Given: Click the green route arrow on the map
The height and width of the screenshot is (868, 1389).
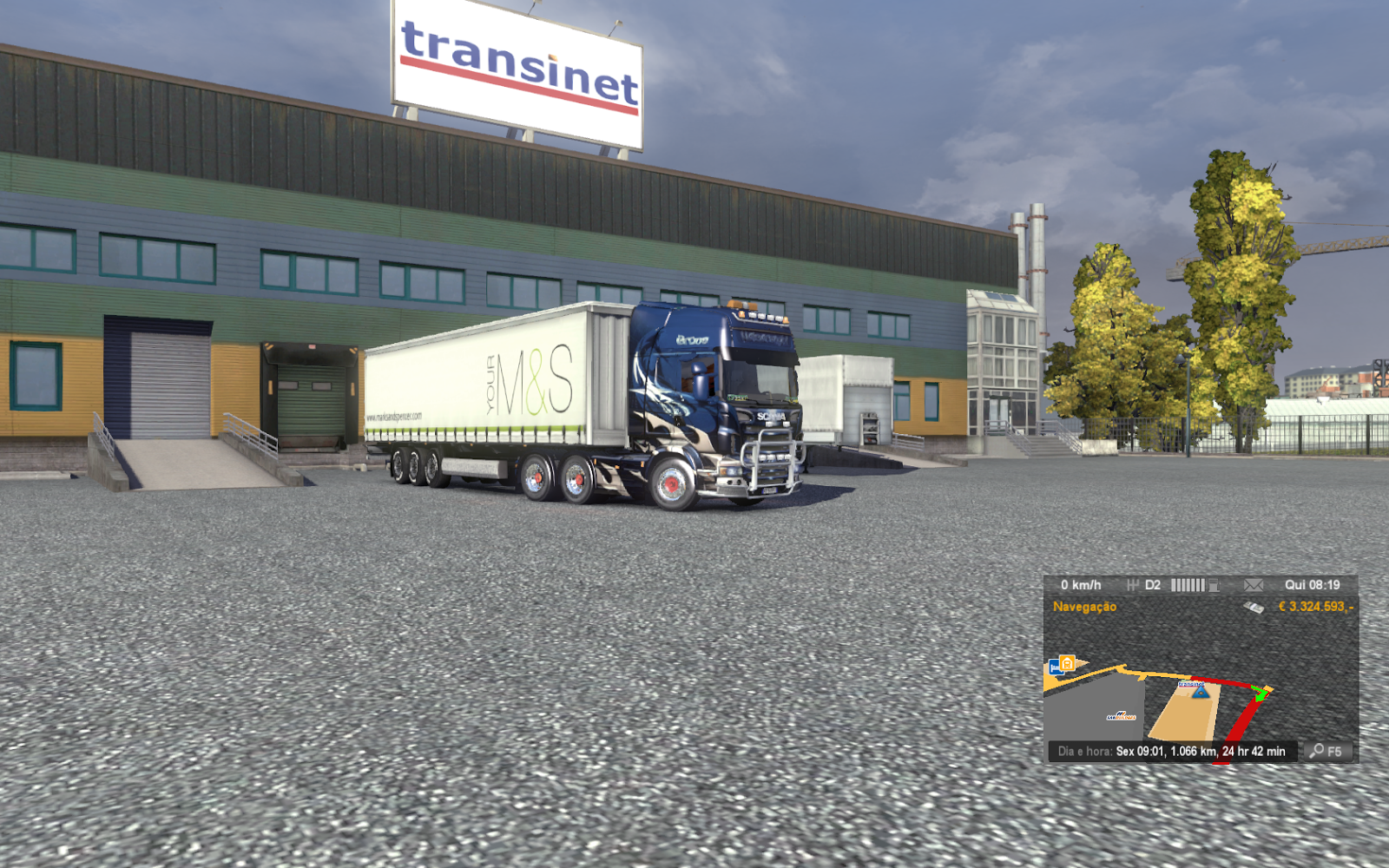Looking at the screenshot, I should tap(1259, 694).
